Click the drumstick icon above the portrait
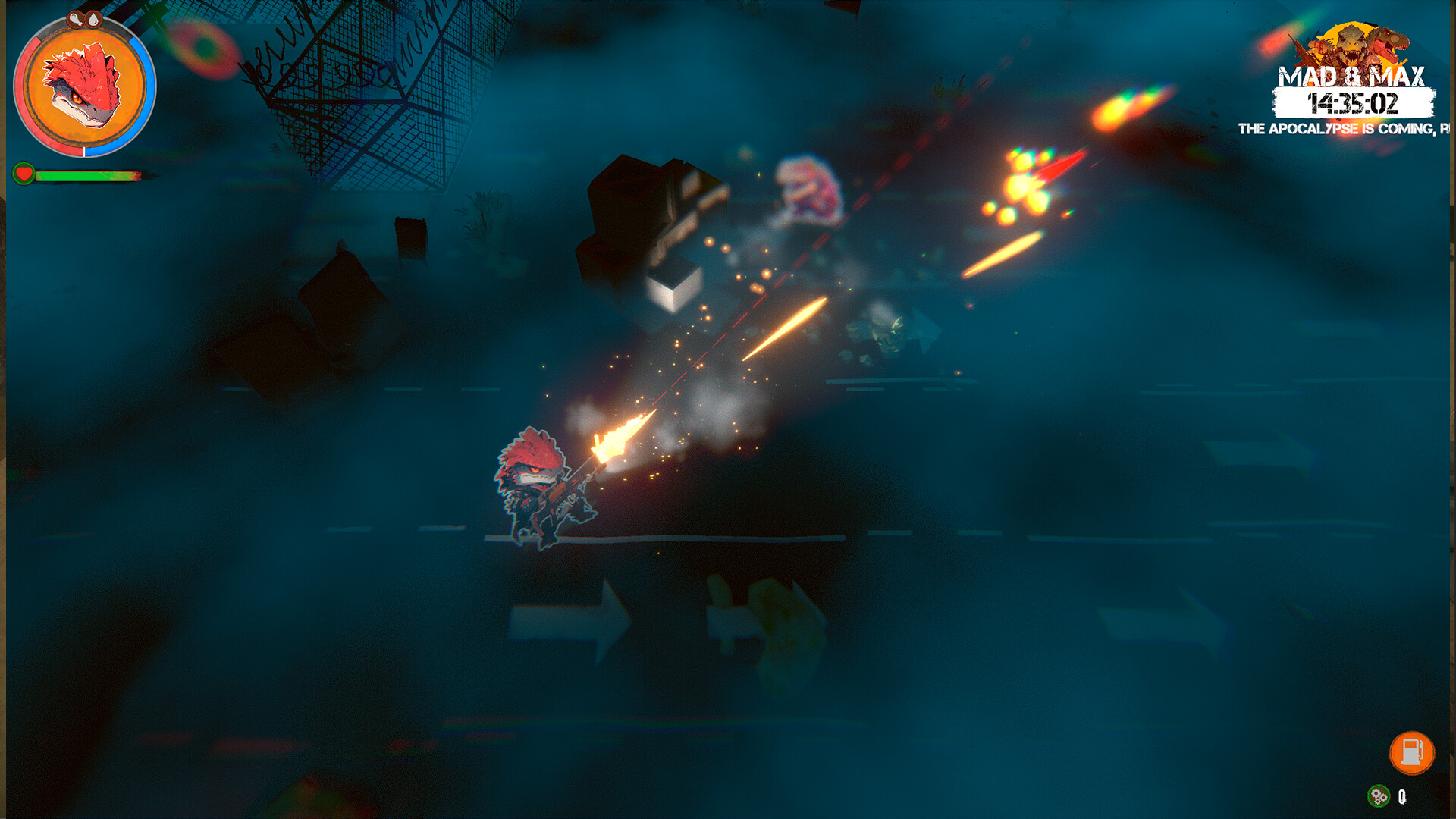Image resolution: width=1456 pixels, height=819 pixels. point(76,20)
